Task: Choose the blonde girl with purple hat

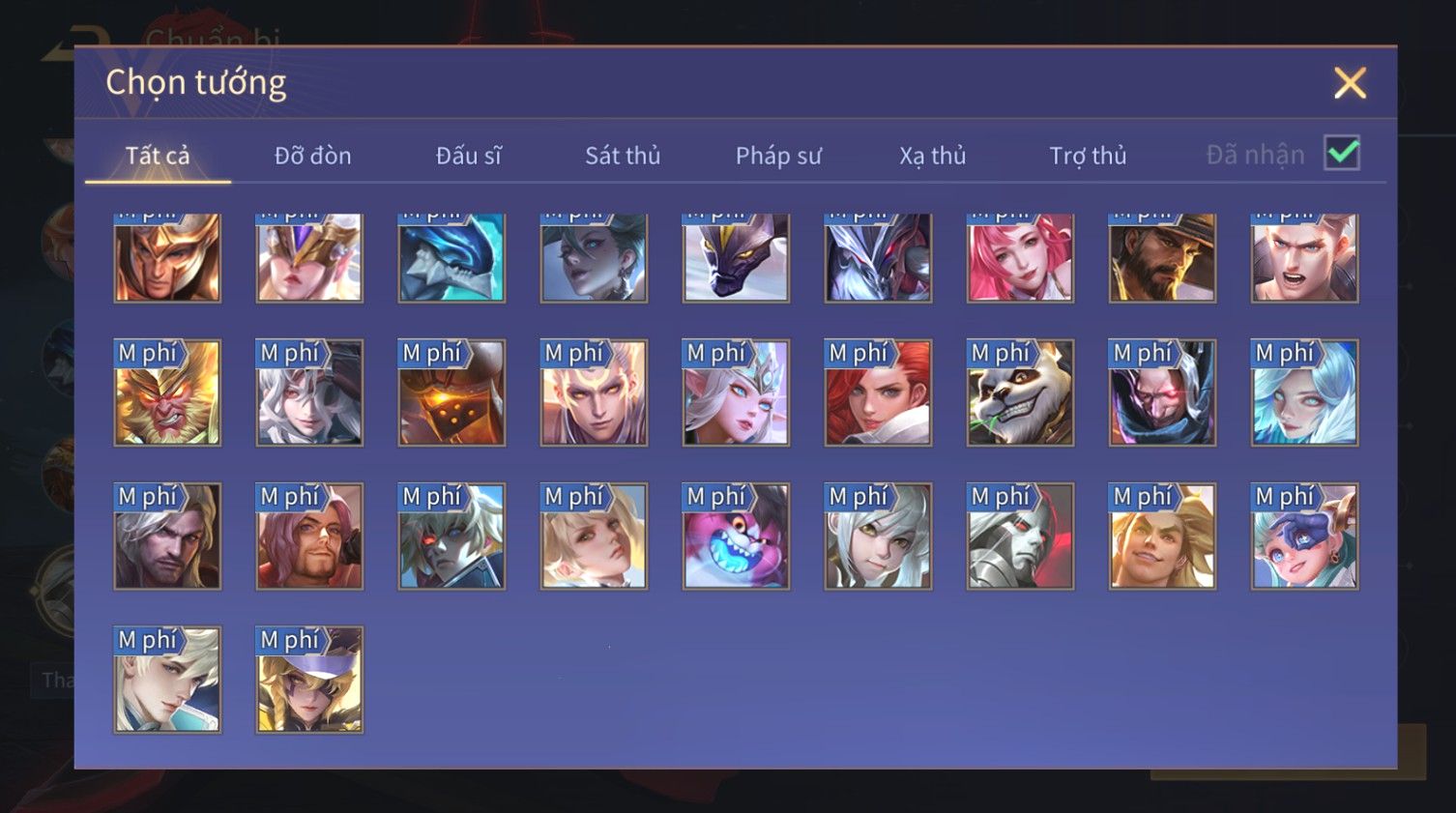Action: (309, 680)
